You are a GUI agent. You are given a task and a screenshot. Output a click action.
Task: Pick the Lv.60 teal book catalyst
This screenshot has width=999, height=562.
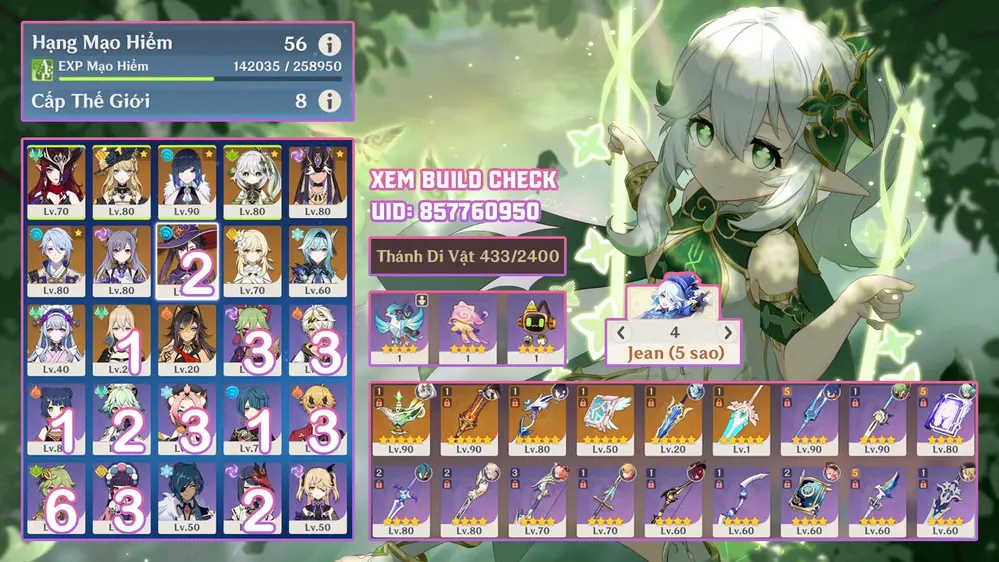(x=809, y=500)
